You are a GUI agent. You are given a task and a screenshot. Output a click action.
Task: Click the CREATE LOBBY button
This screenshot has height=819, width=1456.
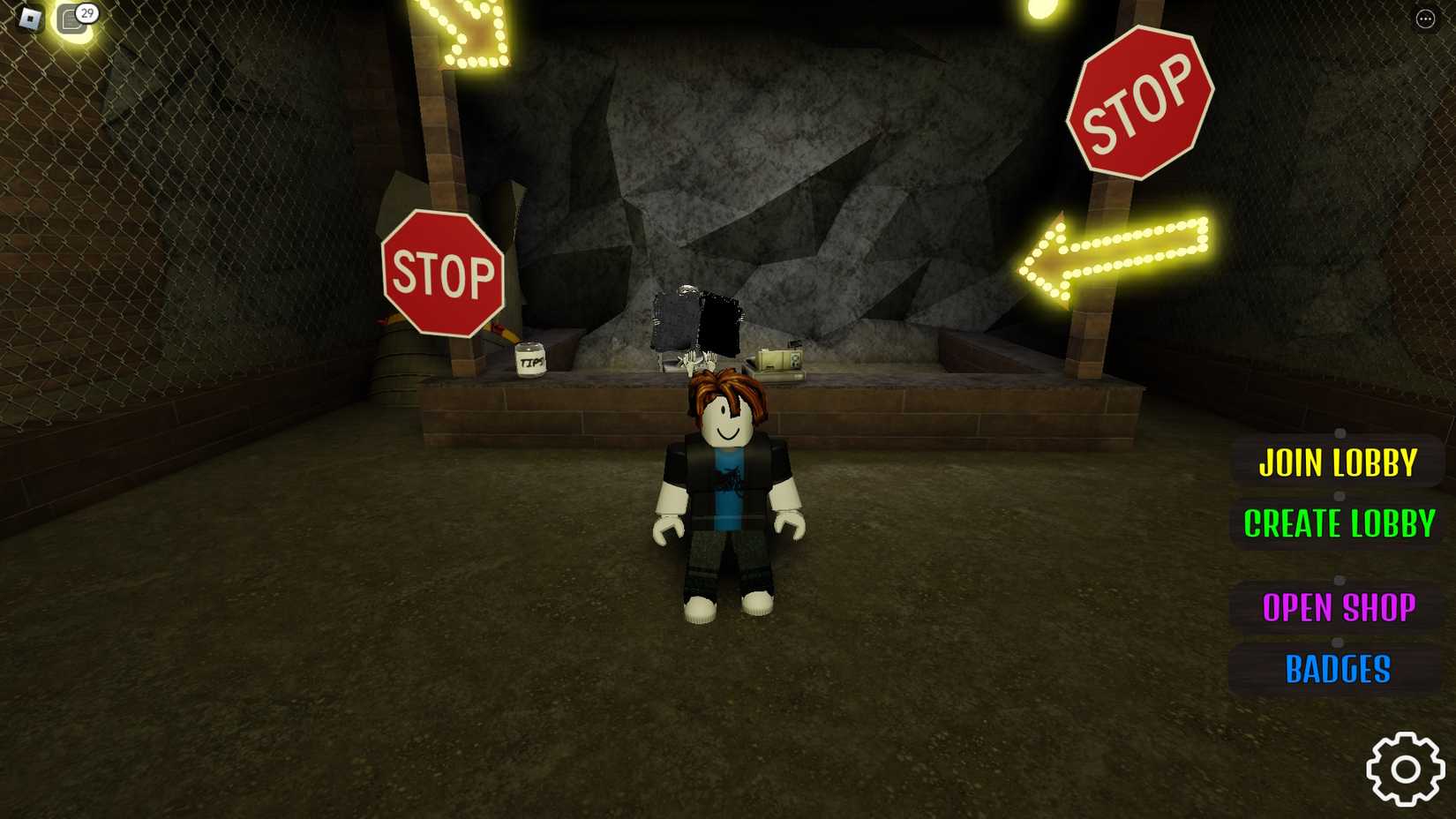[1338, 524]
